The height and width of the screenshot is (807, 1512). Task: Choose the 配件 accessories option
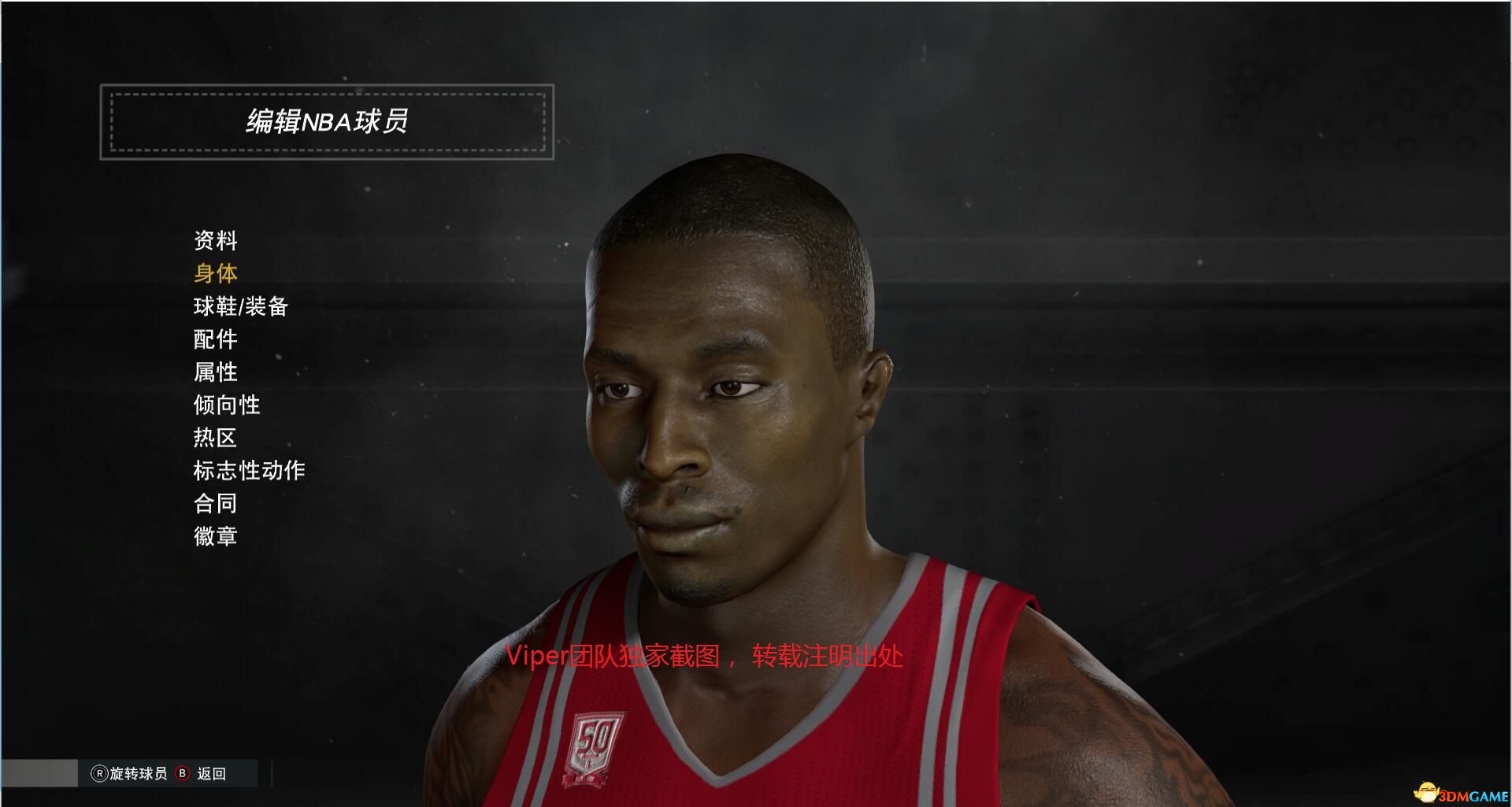[x=215, y=339]
